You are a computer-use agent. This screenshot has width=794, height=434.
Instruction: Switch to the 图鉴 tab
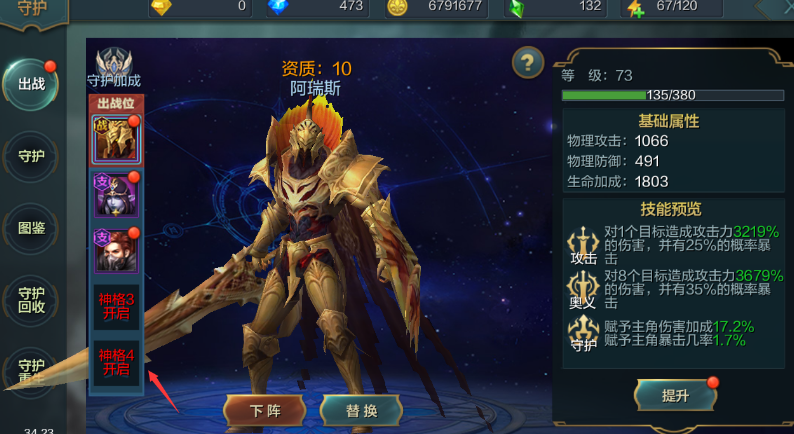pyautogui.click(x=31, y=227)
